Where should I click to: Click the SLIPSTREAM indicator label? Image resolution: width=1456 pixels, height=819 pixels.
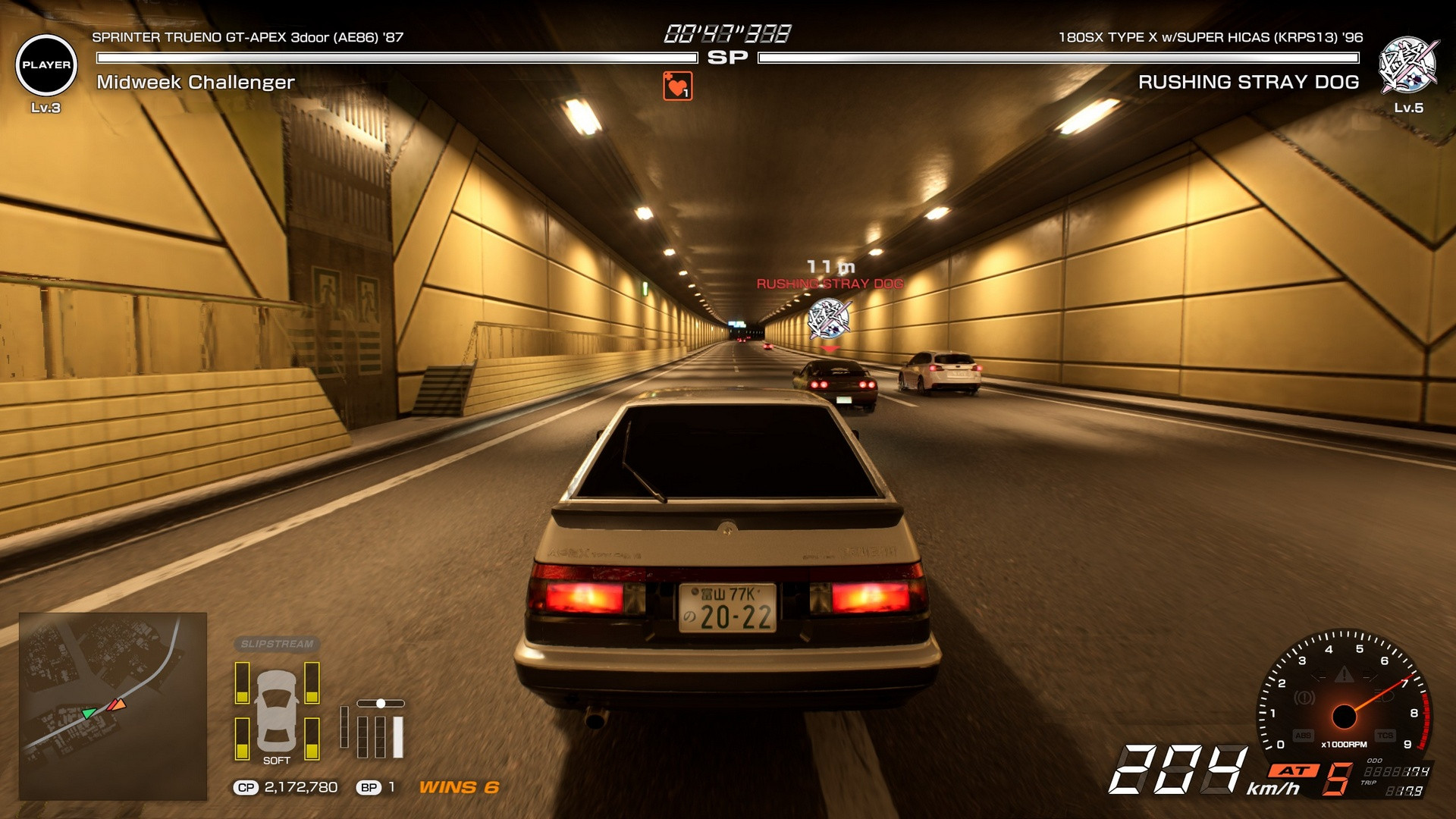point(277,644)
